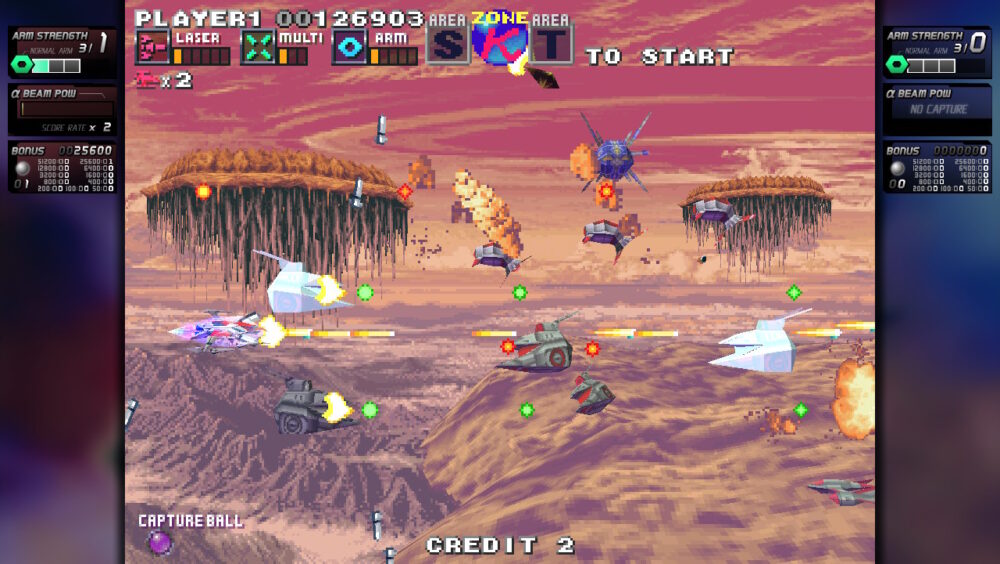Click the right Arm Strength hexagon icon
This screenshot has height=564, width=1000.
[x=896, y=65]
